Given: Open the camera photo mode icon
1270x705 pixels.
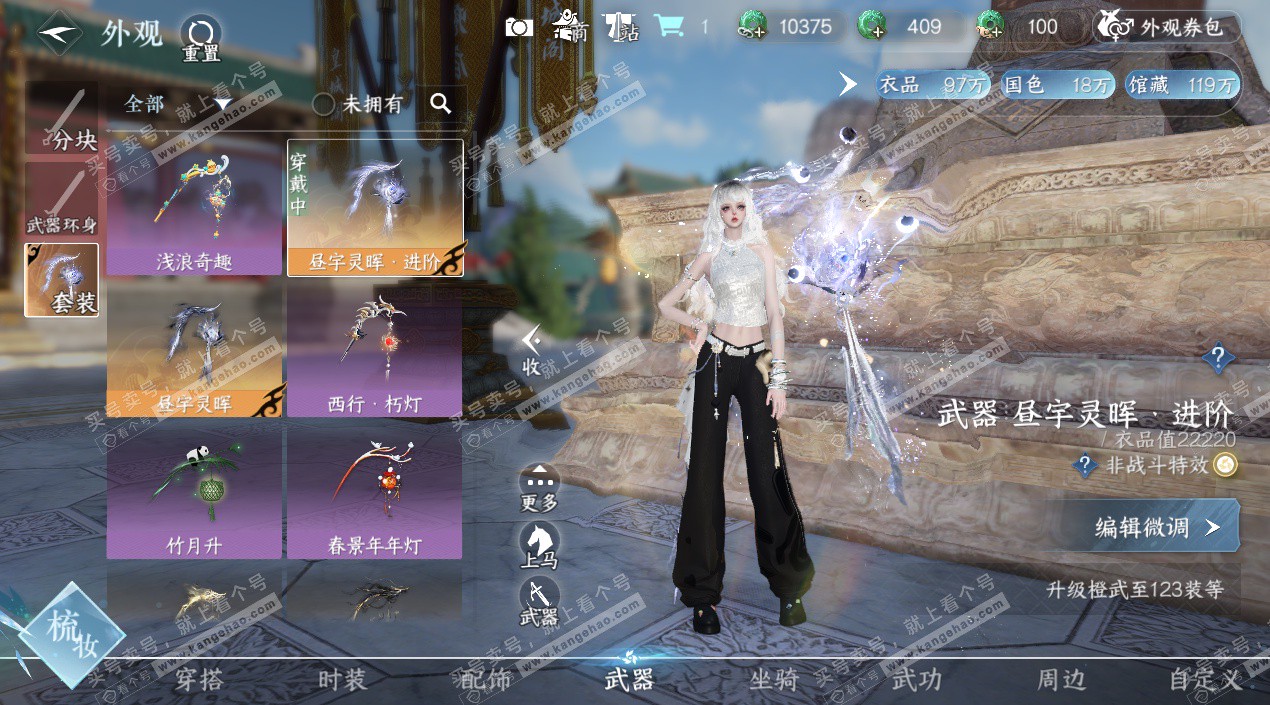Looking at the screenshot, I should point(519,27).
